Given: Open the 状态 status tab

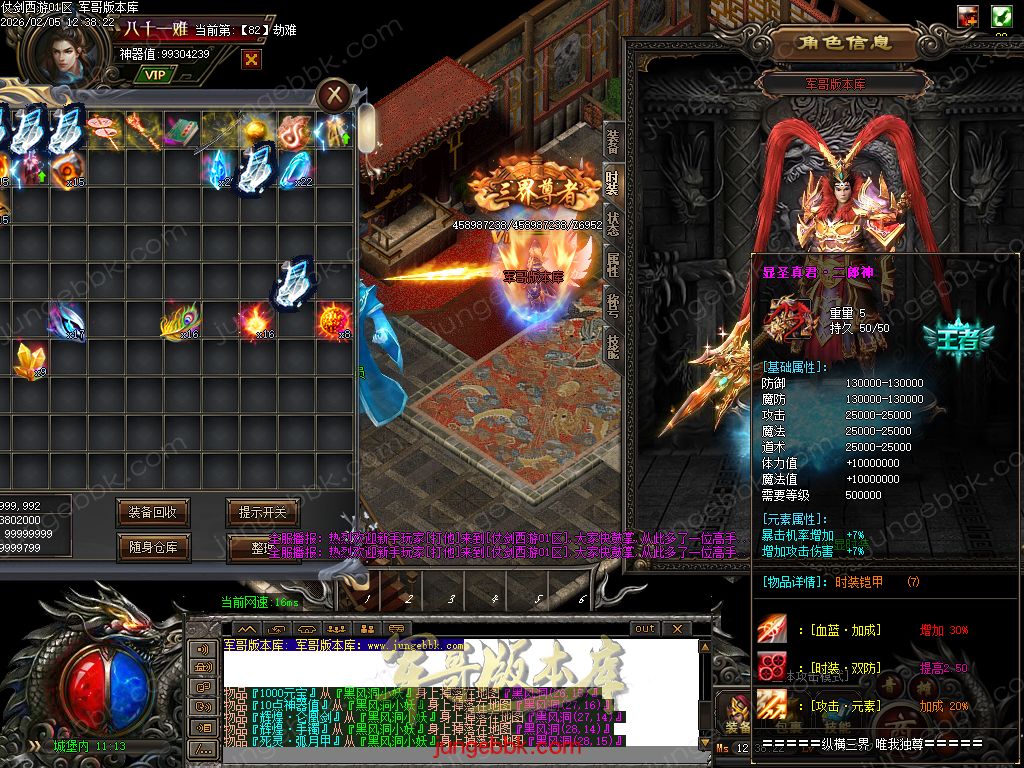Looking at the screenshot, I should pos(612,224).
